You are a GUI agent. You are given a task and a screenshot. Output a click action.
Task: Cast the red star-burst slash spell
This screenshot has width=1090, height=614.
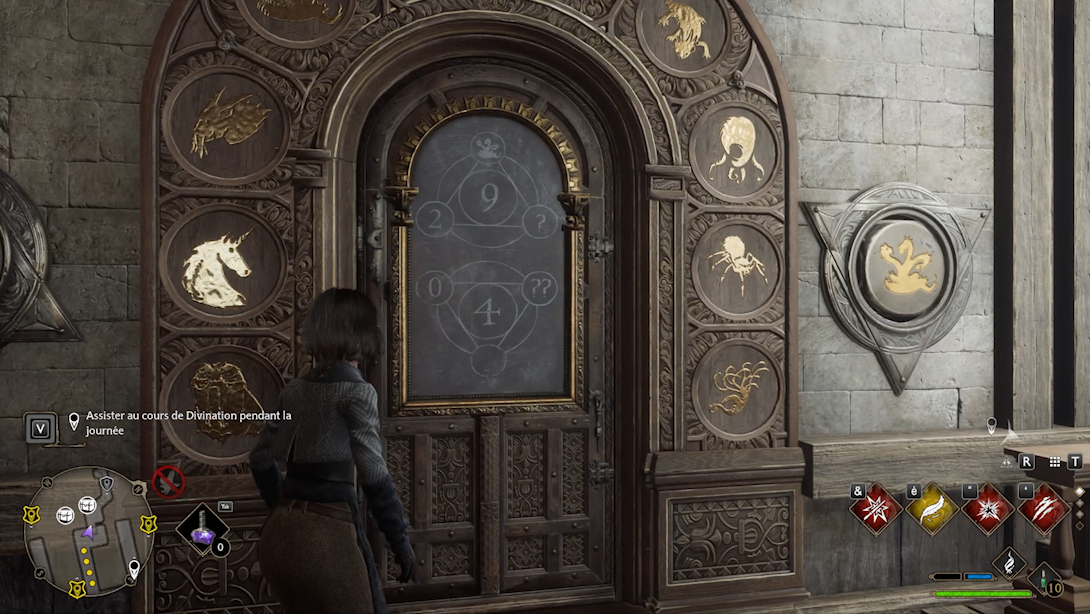(x=876, y=508)
